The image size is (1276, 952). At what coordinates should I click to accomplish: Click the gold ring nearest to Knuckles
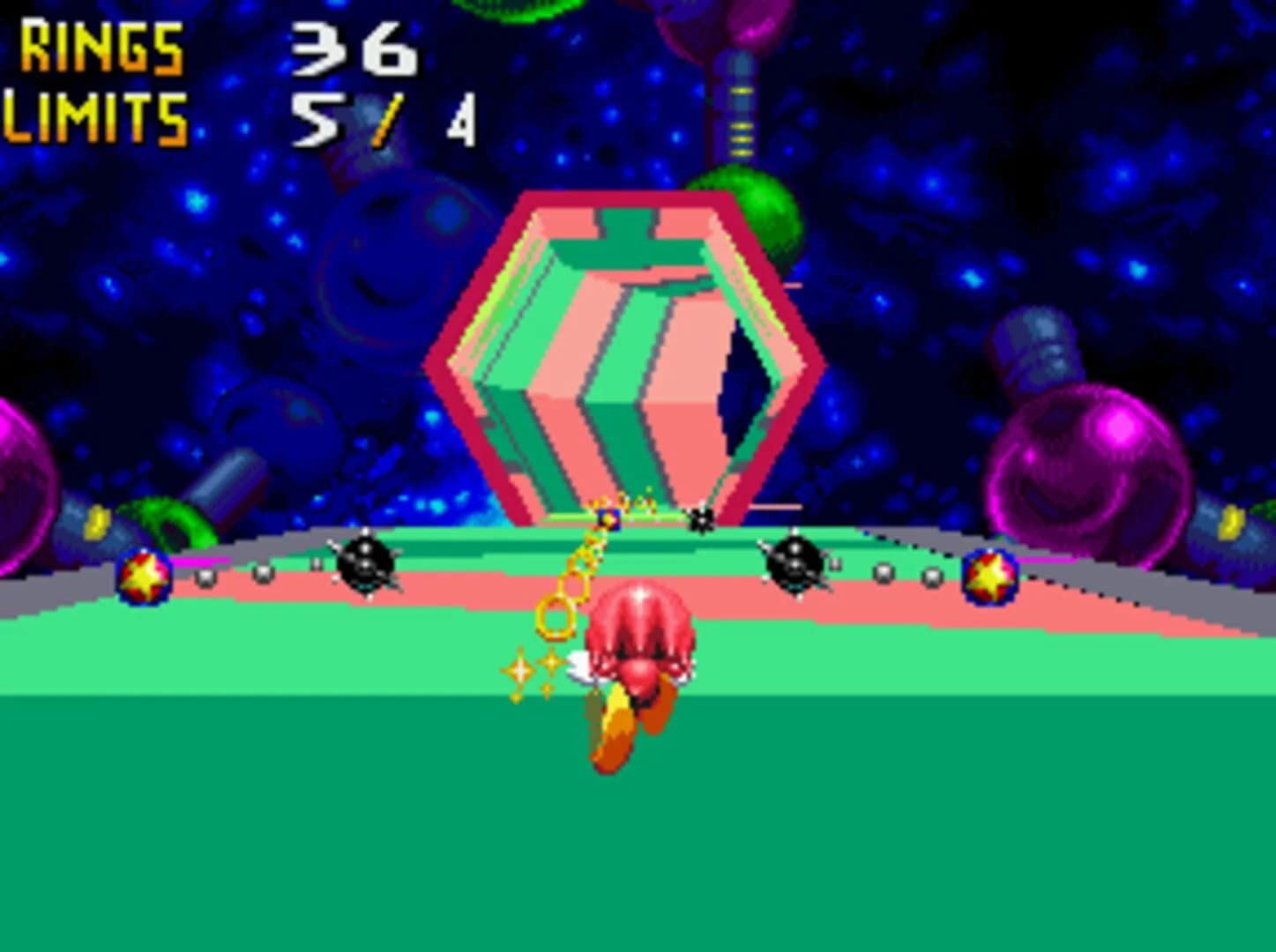pos(556,617)
